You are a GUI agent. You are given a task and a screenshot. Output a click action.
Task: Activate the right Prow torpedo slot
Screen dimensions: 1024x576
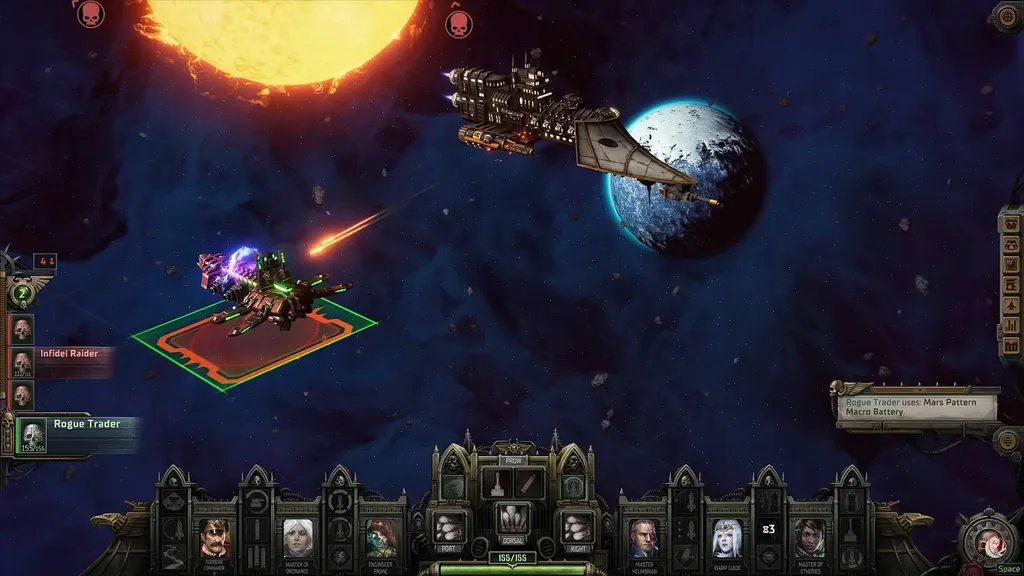click(x=529, y=484)
